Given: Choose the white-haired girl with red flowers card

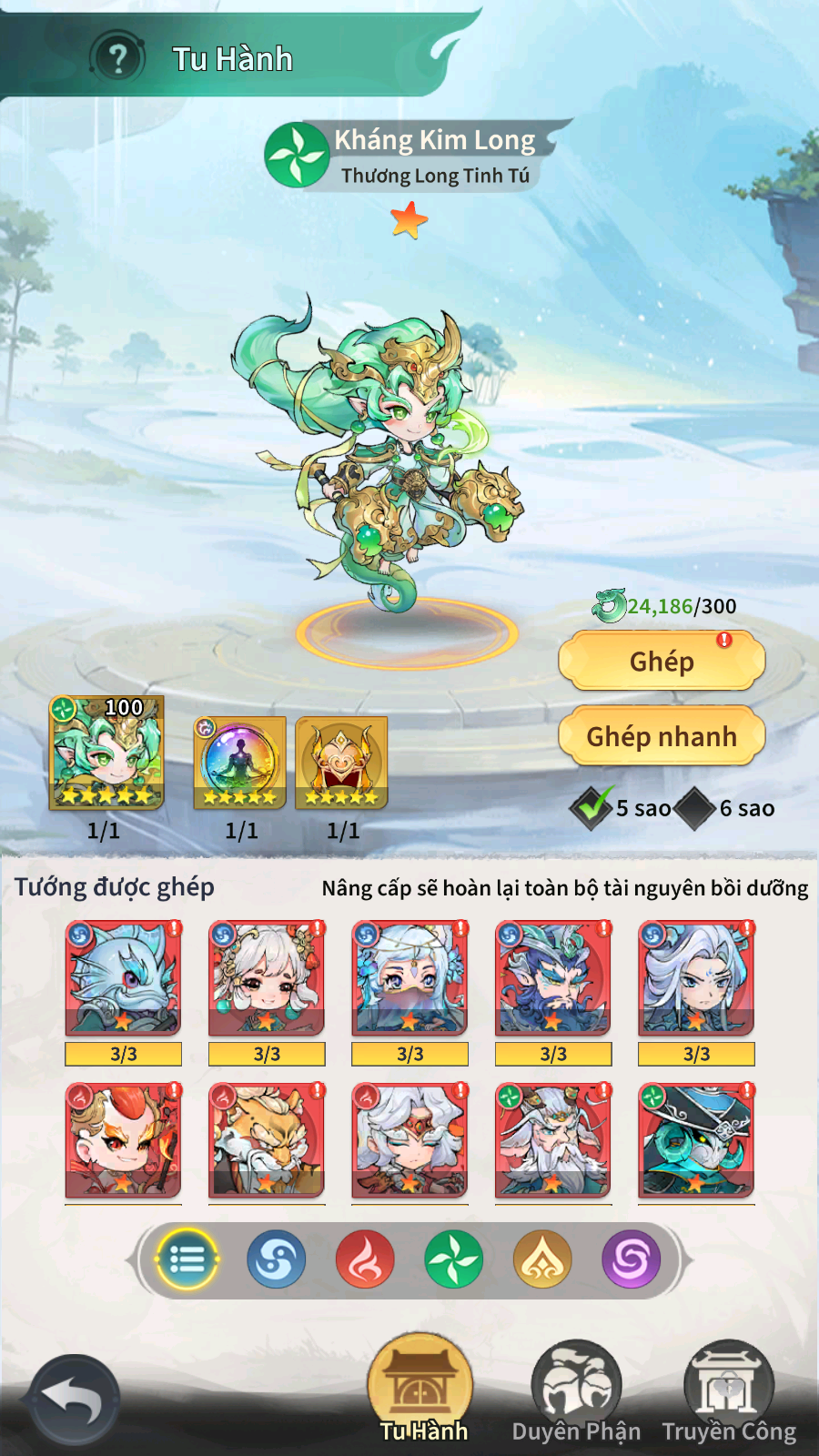Looking at the screenshot, I should 267,978.
